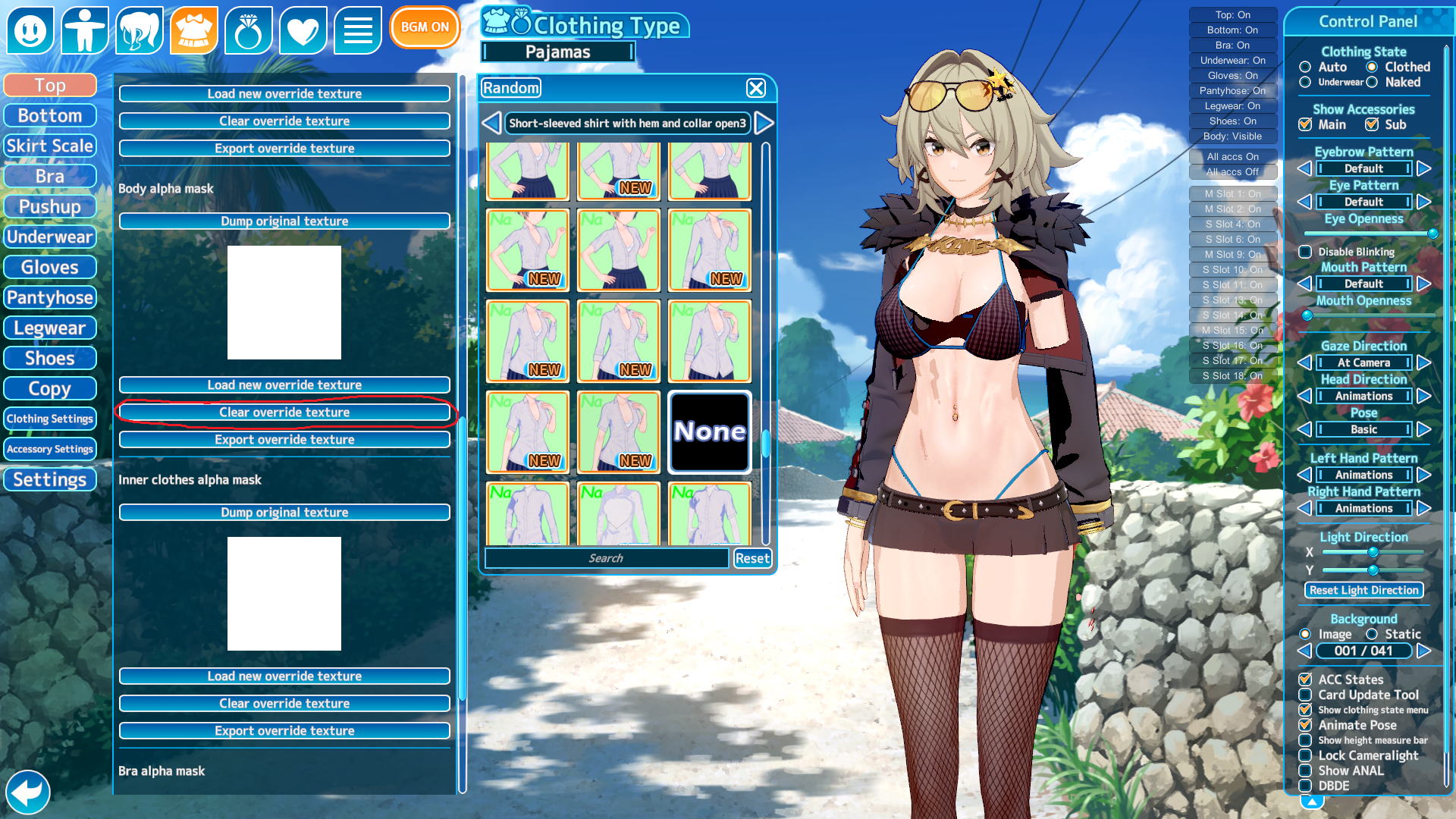Toggle the Top: On clothing state
This screenshot has height=819, width=1456.
click(x=1232, y=15)
